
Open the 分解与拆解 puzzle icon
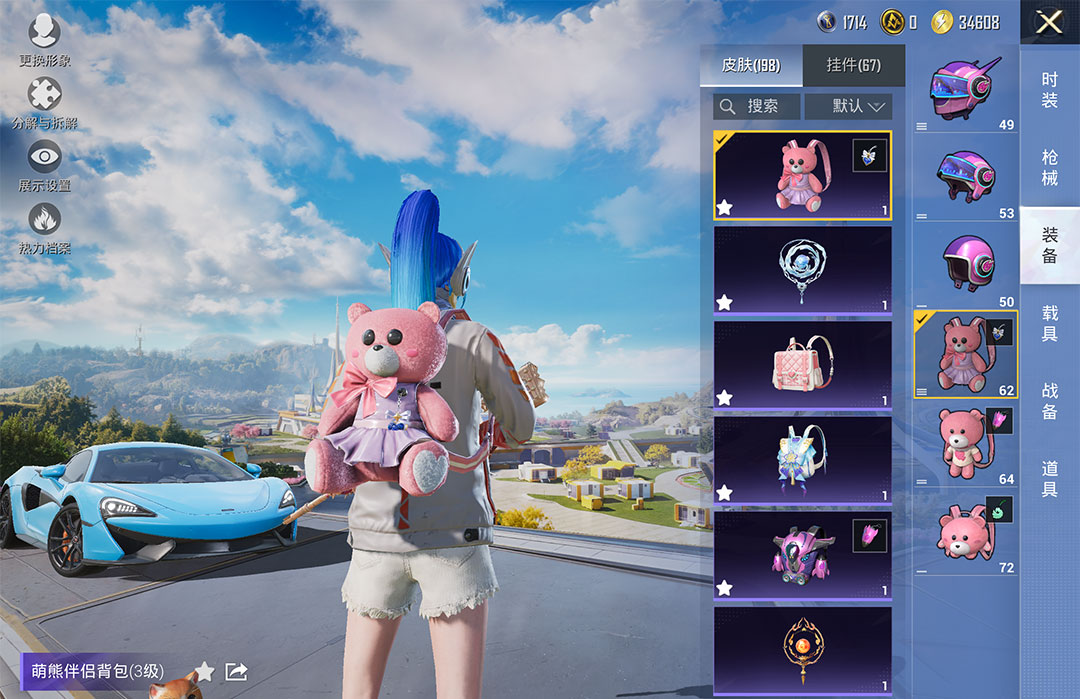pos(45,103)
